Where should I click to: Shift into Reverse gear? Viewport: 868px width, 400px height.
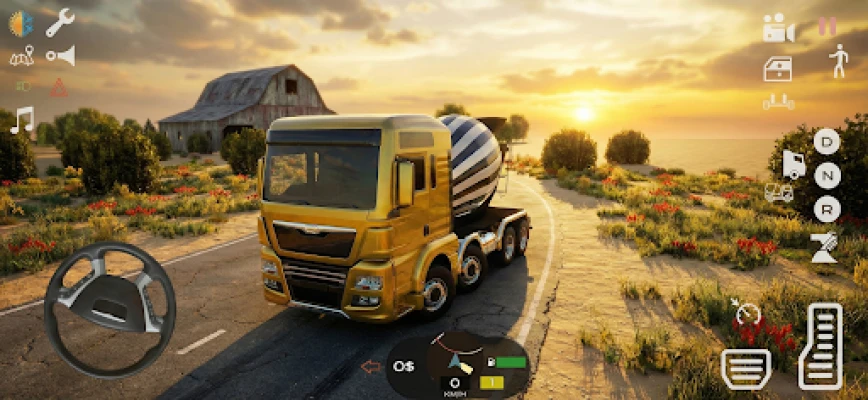[826, 208]
